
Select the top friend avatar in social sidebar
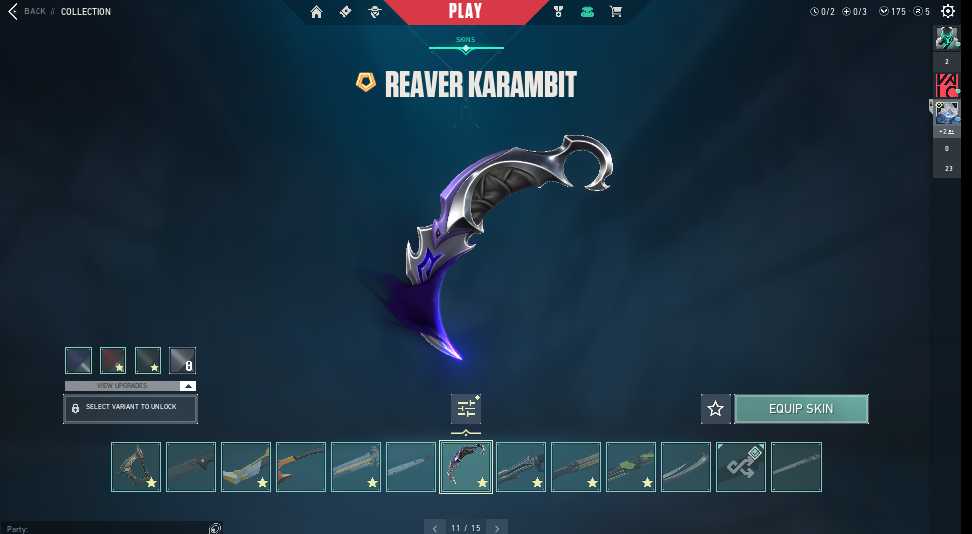click(x=947, y=38)
